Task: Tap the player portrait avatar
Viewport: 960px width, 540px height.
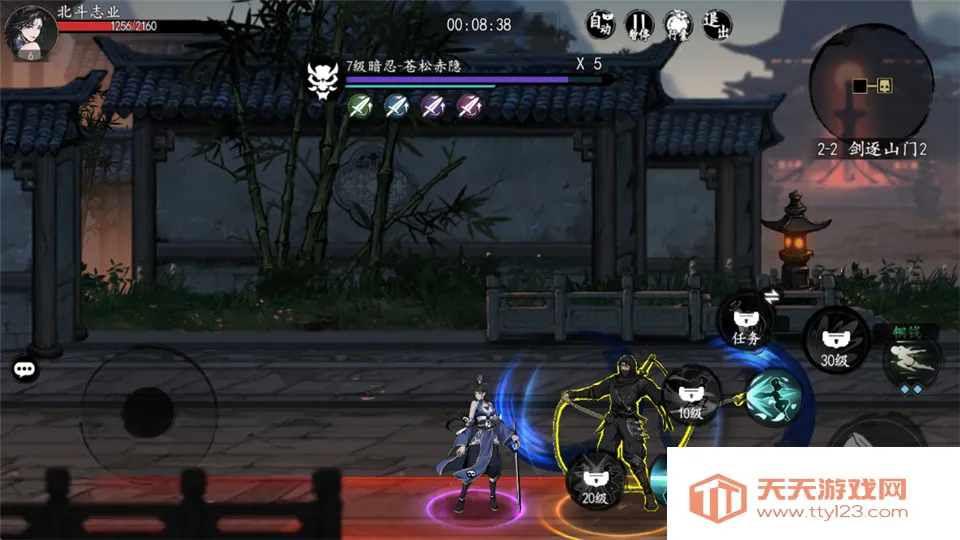Action: point(28,32)
